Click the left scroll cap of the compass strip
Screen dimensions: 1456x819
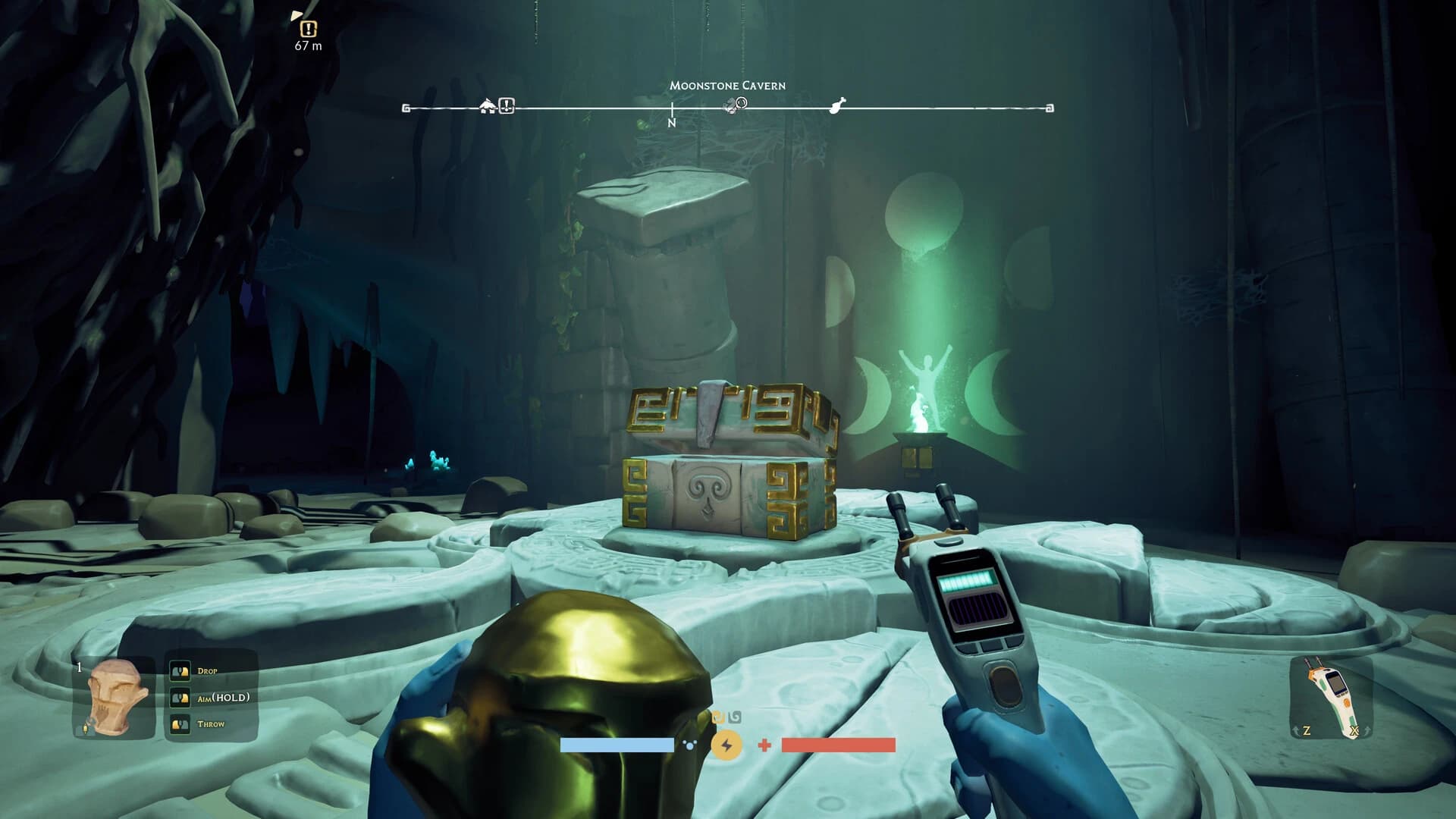tap(406, 108)
